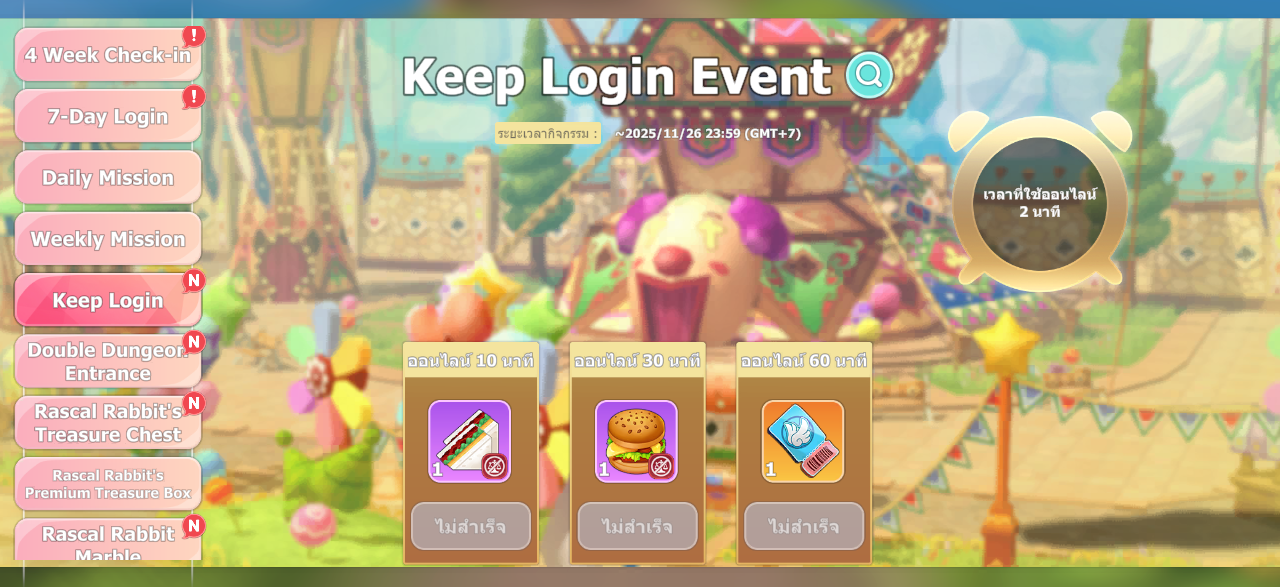The width and height of the screenshot is (1280, 587).
Task: Claim the 60-minute online reward button
Action: tap(804, 526)
